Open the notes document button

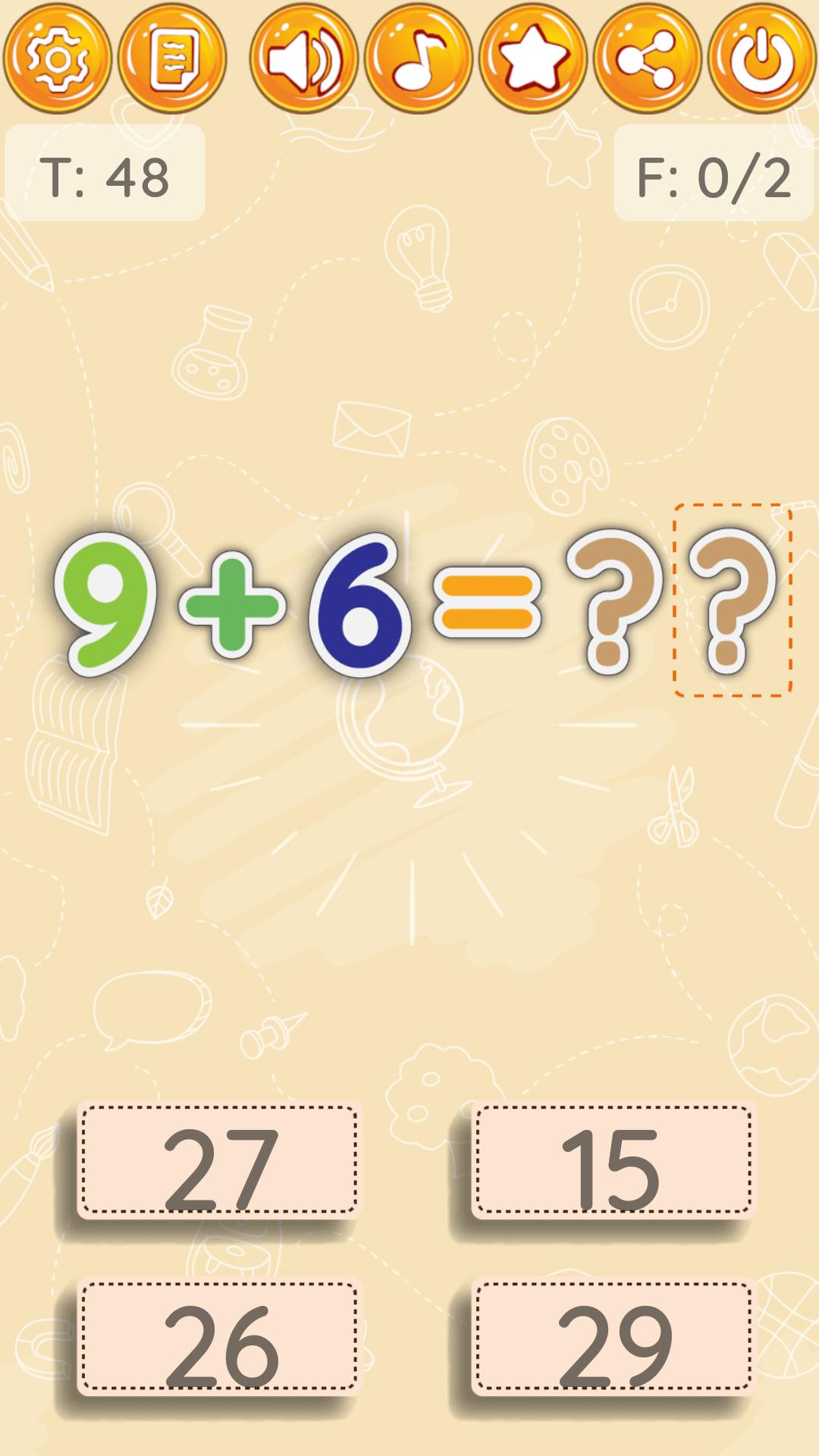coord(173,58)
